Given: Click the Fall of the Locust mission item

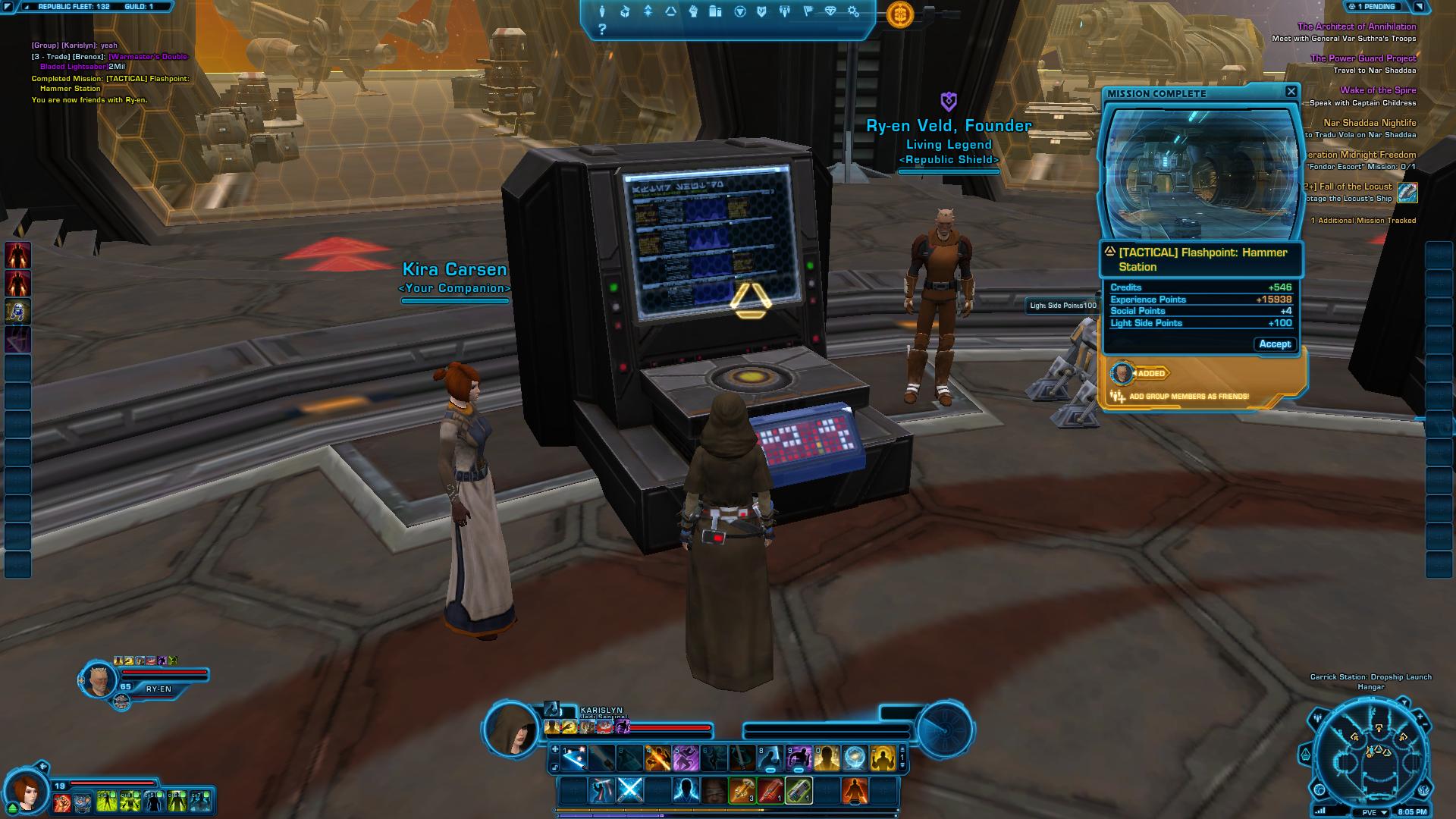Looking at the screenshot, I should coord(1407,193).
